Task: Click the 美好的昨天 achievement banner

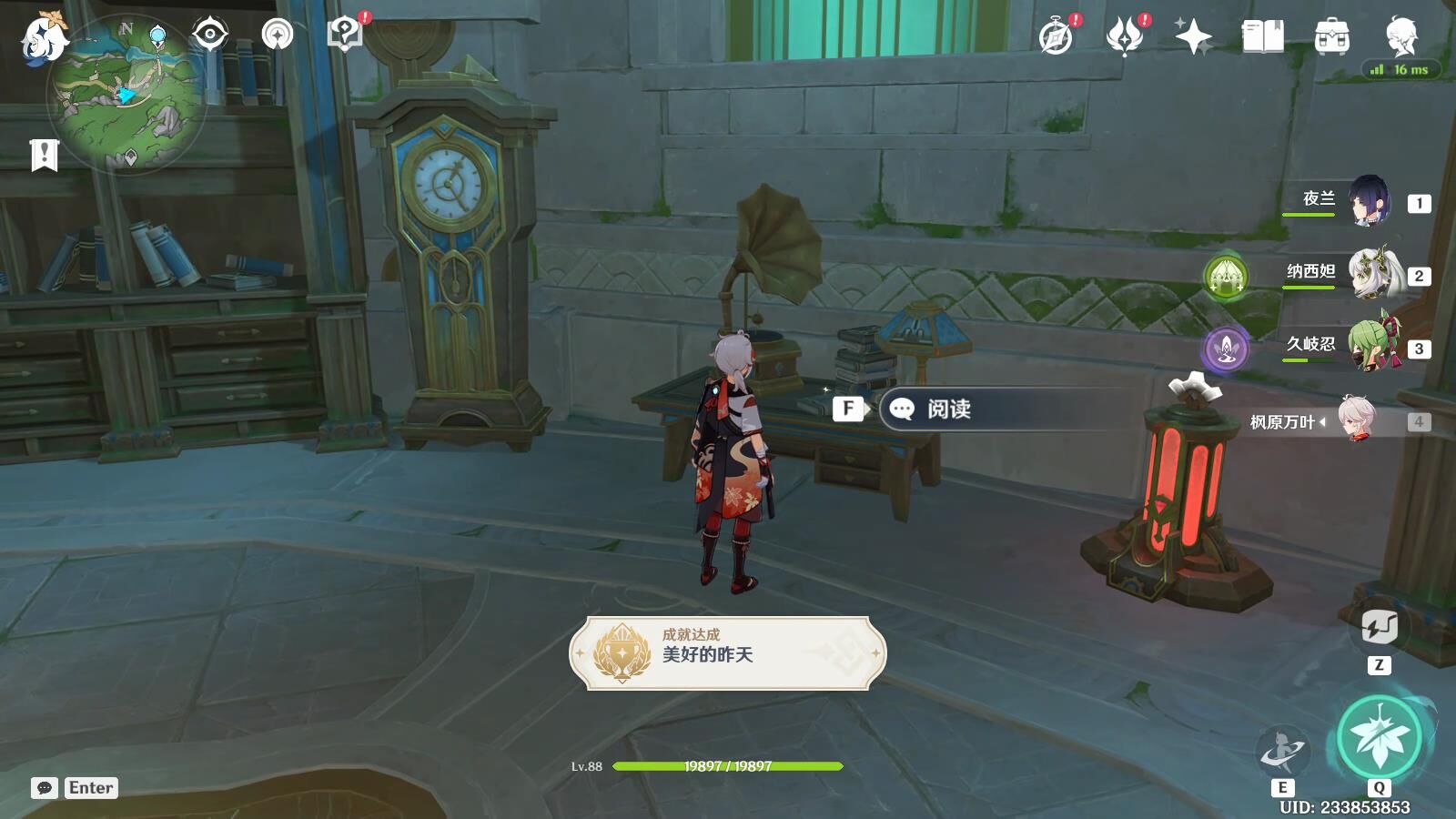Action: point(728,652)
